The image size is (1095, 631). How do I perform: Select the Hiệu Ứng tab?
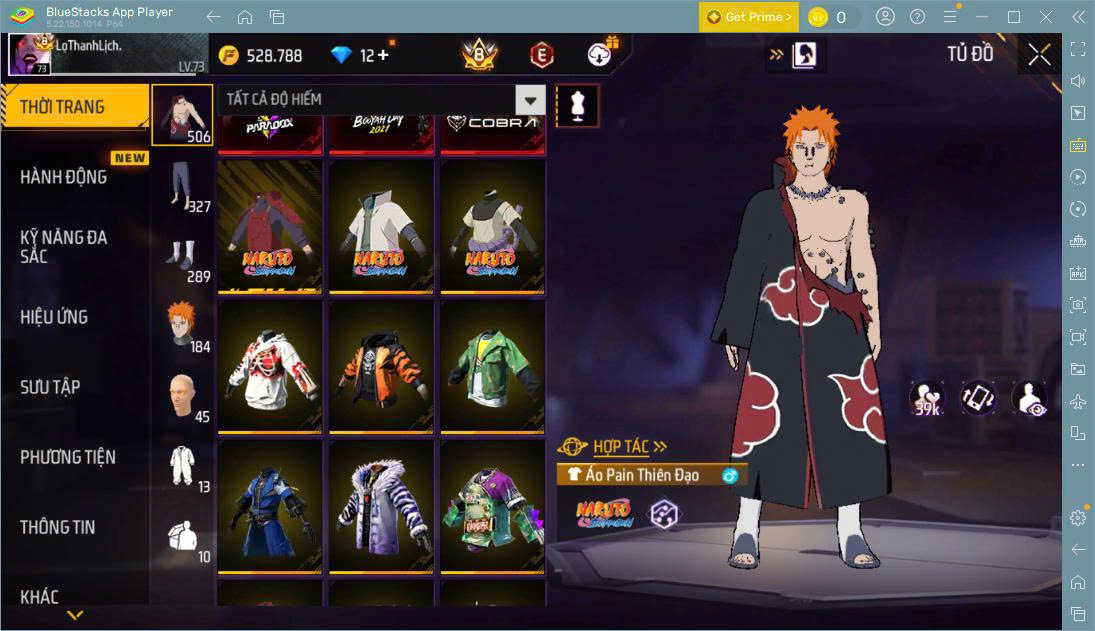54,317
